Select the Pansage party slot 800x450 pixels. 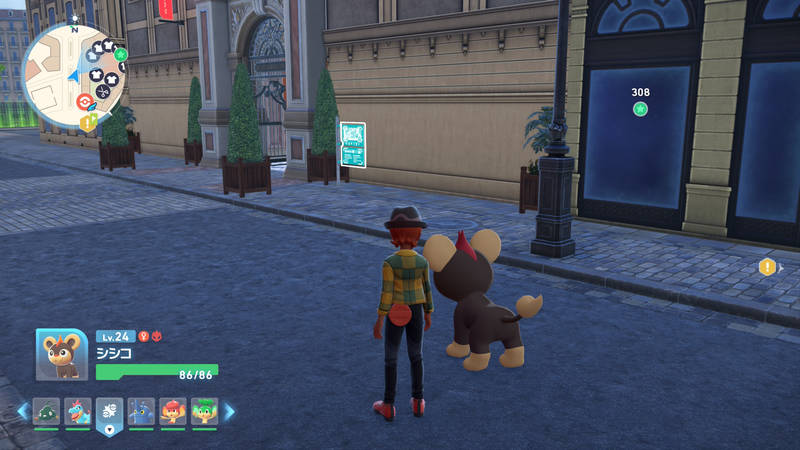[x=204, y=411]
